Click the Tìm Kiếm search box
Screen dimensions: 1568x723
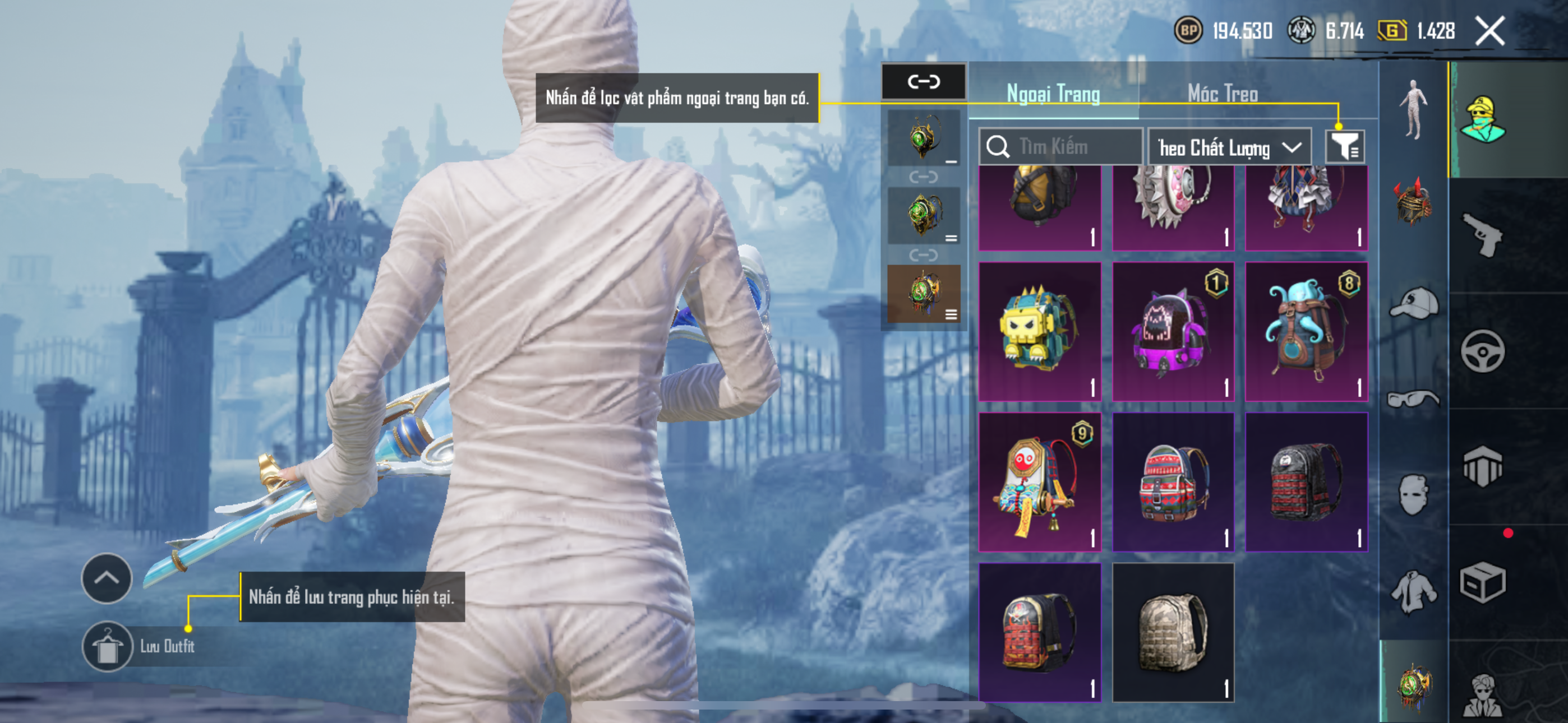click(1060, 147)
